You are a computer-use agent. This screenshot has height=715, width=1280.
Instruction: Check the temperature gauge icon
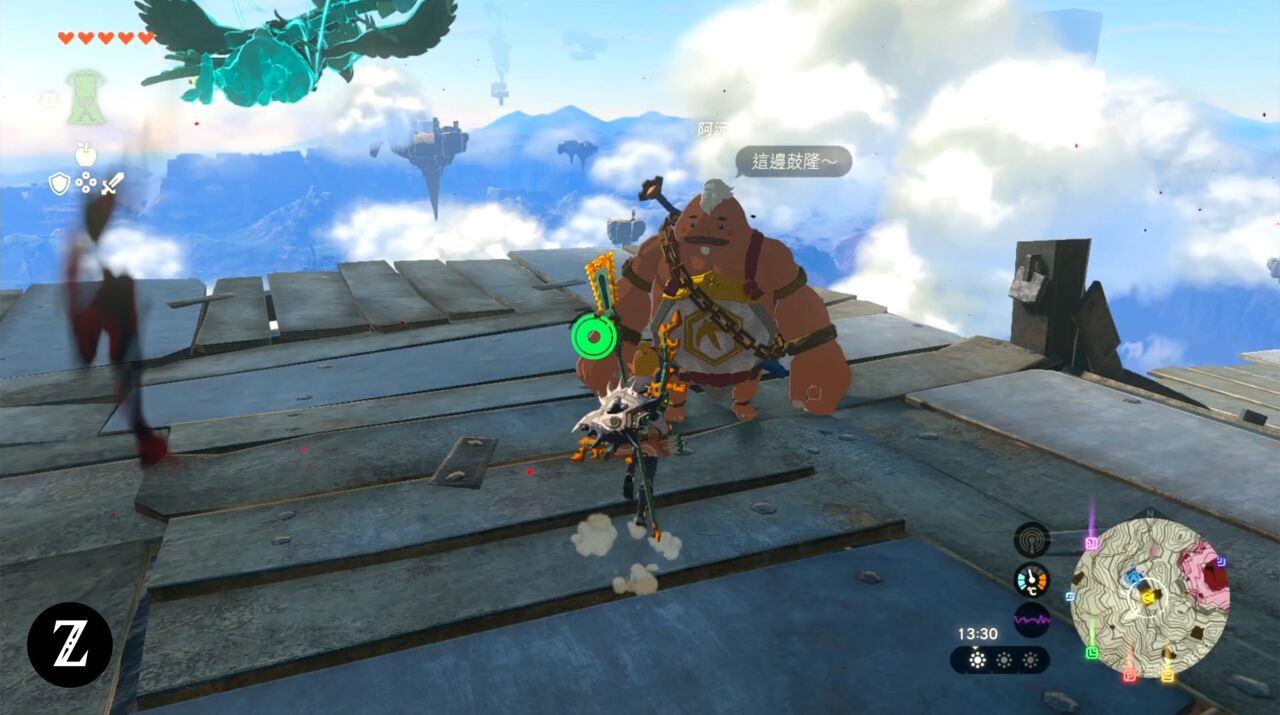click(x=1031, y=580)
